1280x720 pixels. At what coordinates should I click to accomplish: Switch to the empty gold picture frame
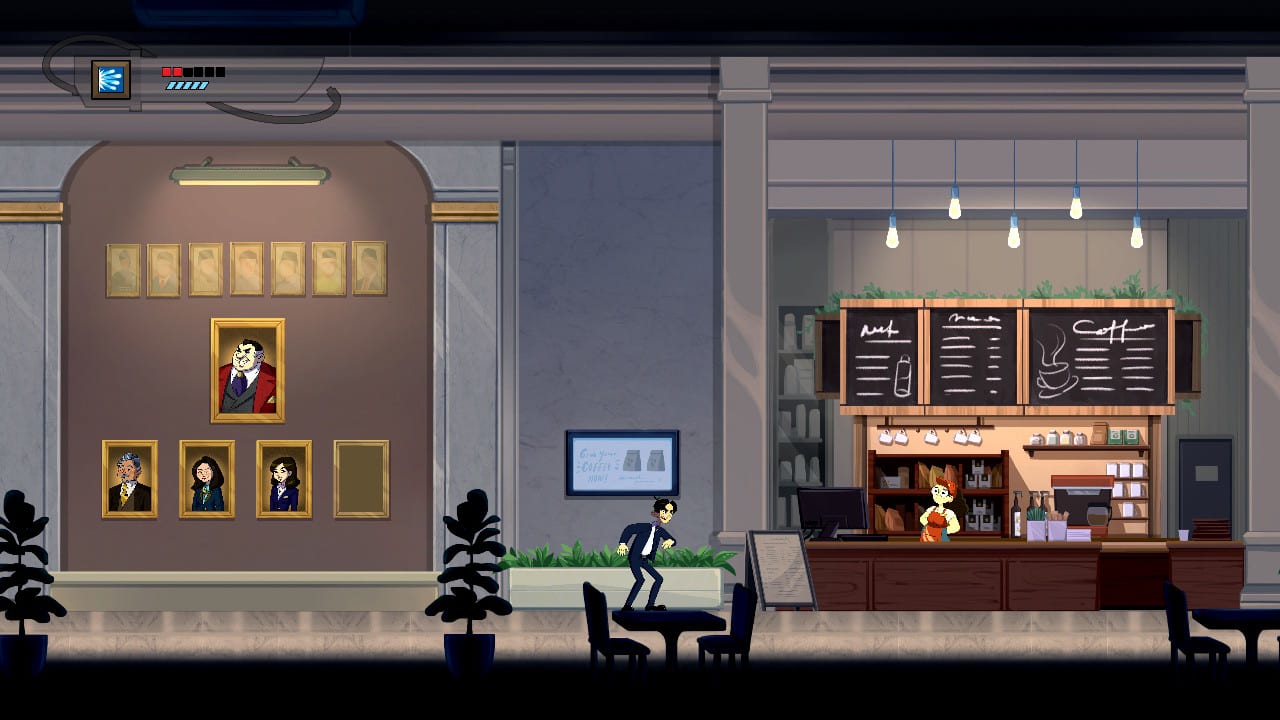coord(364,480)
